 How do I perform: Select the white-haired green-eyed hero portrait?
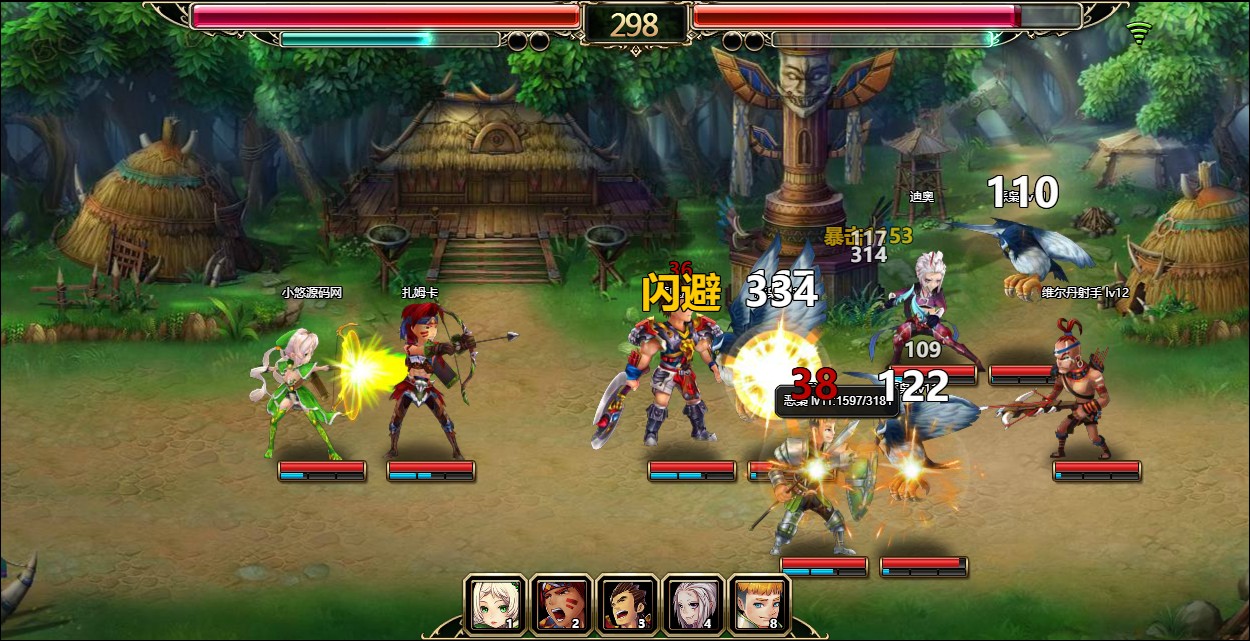494,603
